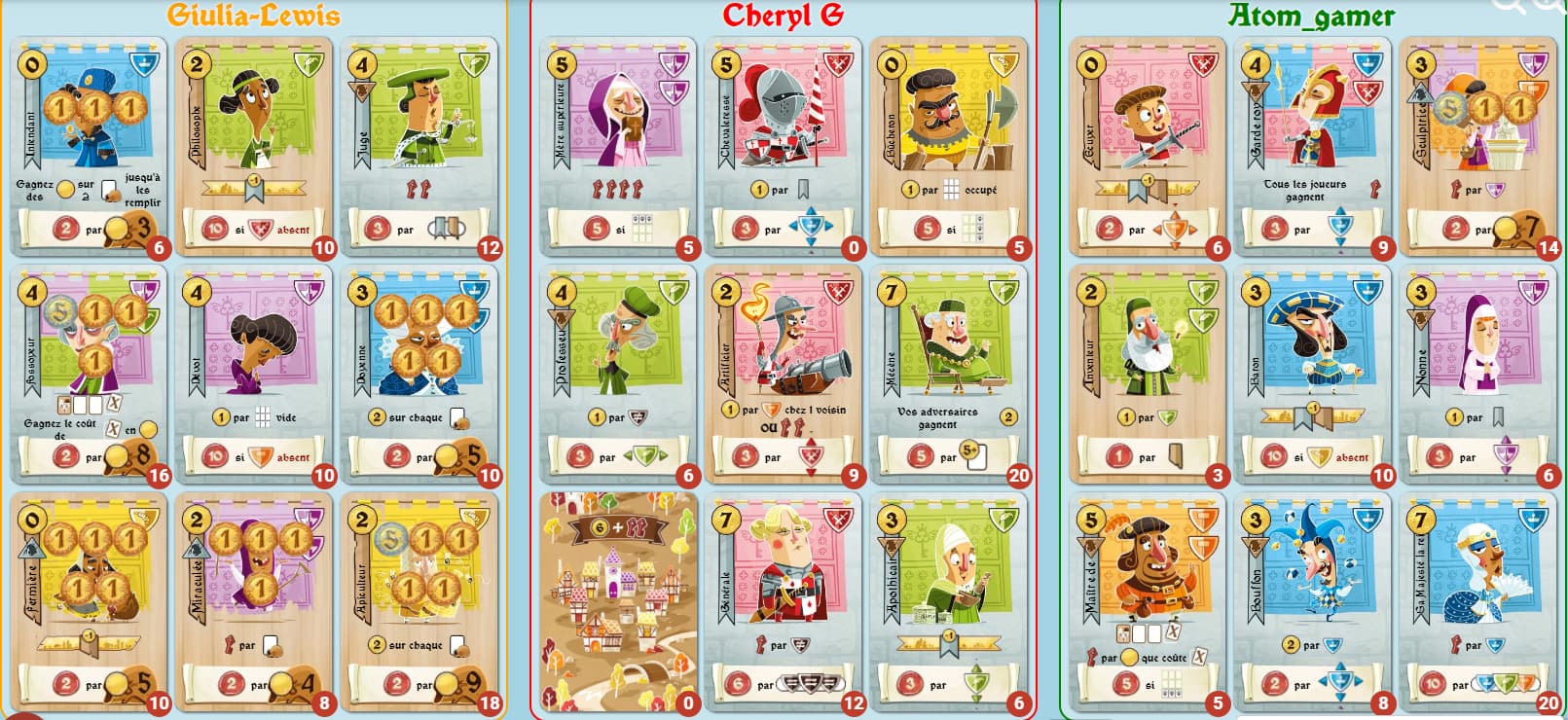
Task: Pick the Apiculteur card
Action: [x=420, y=603]
